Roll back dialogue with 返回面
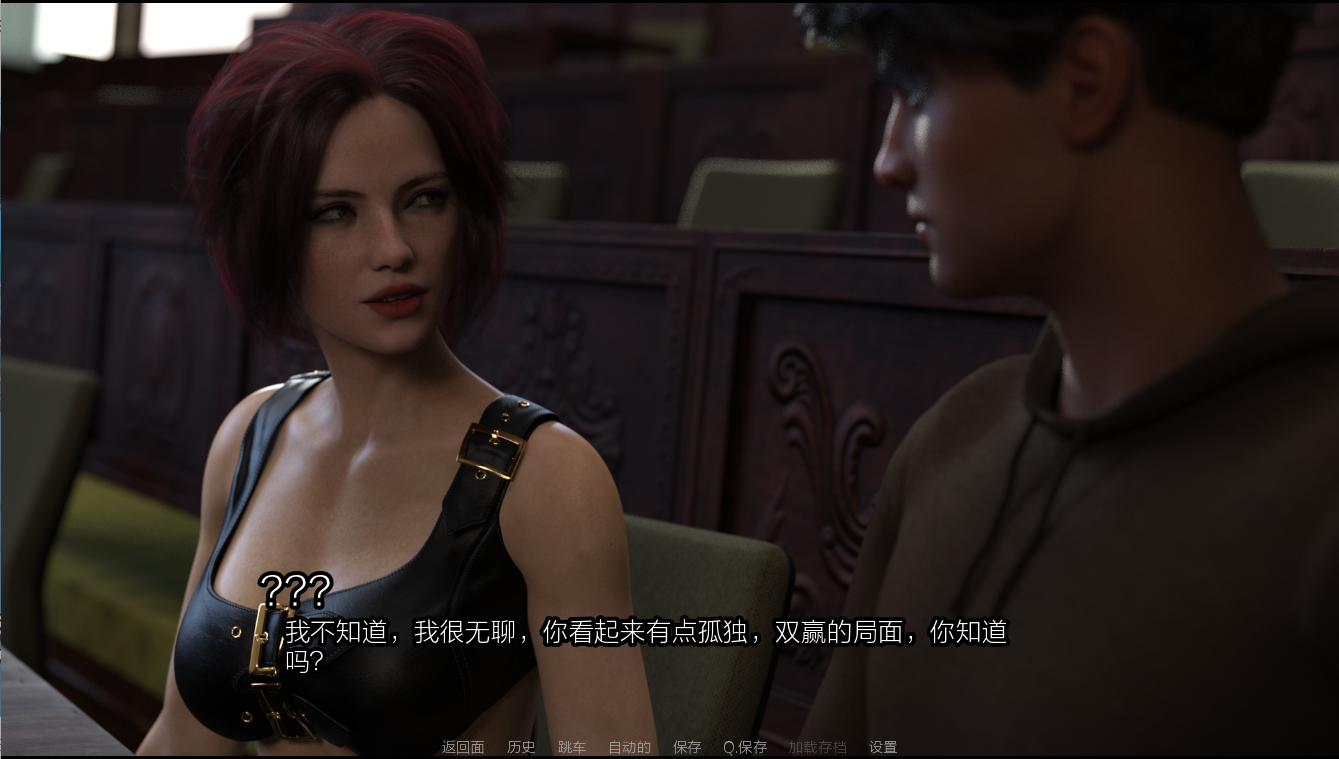 click(x=462, y=746)
